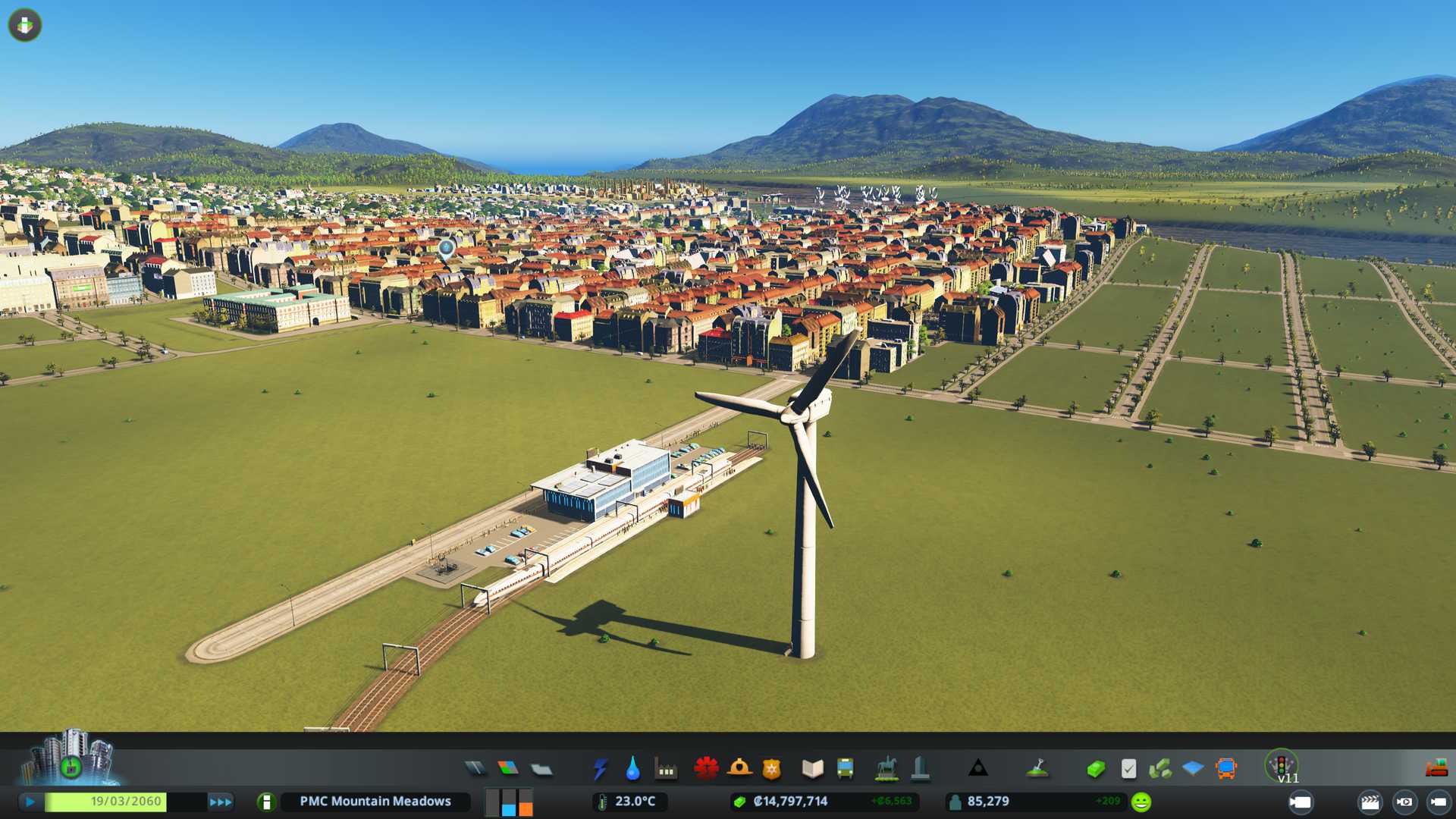The height and width of the screenshot is (819, 1456).
Task: Open the Landscaping shovel menu
Action: tap(1037, 769)
